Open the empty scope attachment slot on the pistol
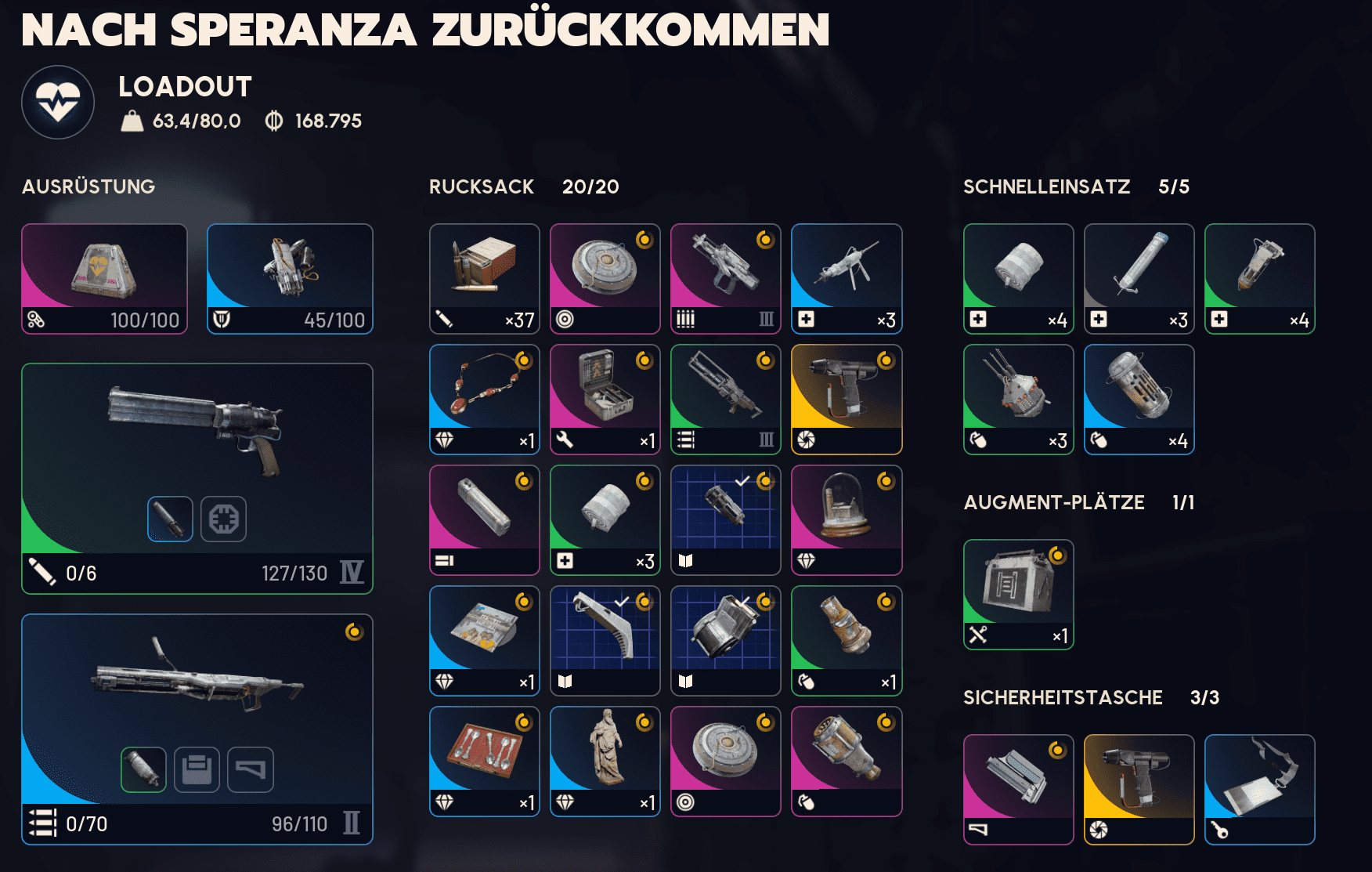1372x872 pixels. click(222, 519)
